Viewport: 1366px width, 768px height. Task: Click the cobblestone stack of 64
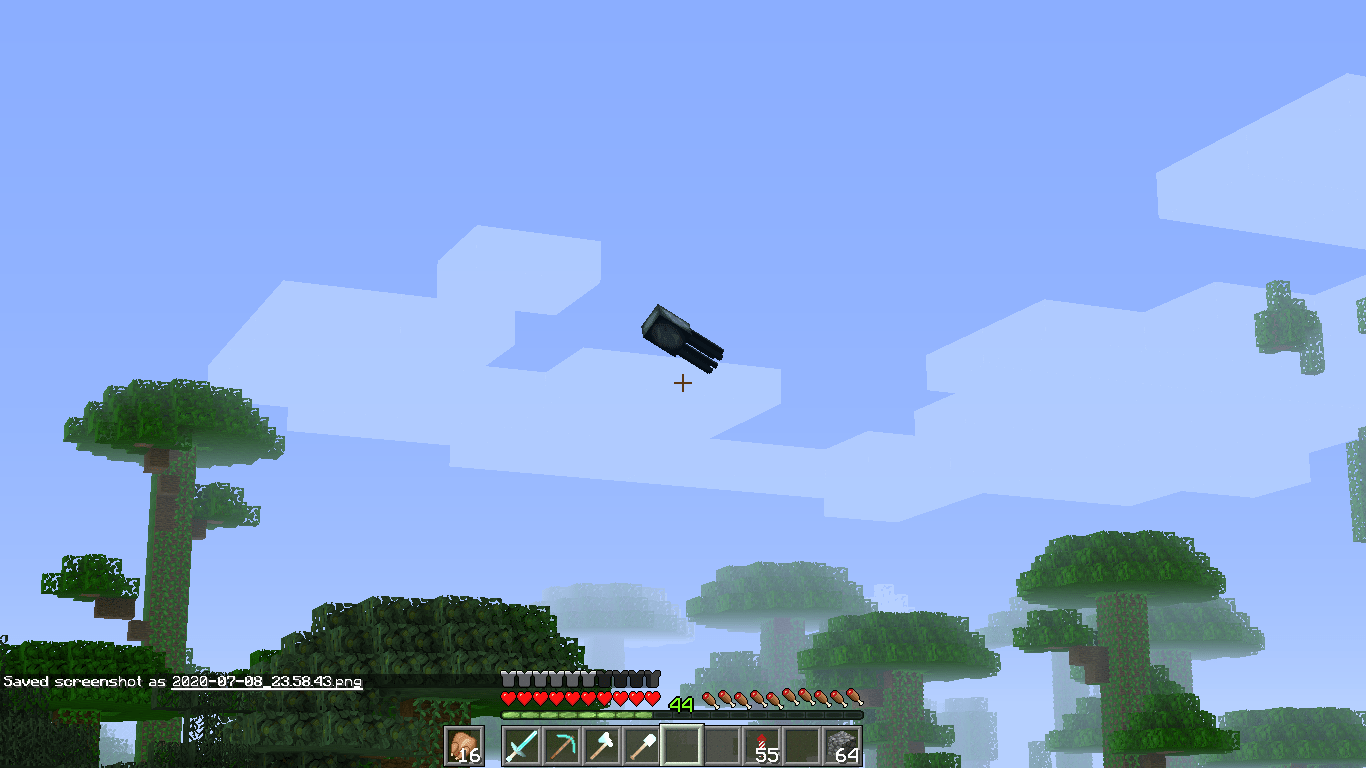point(845,747)
